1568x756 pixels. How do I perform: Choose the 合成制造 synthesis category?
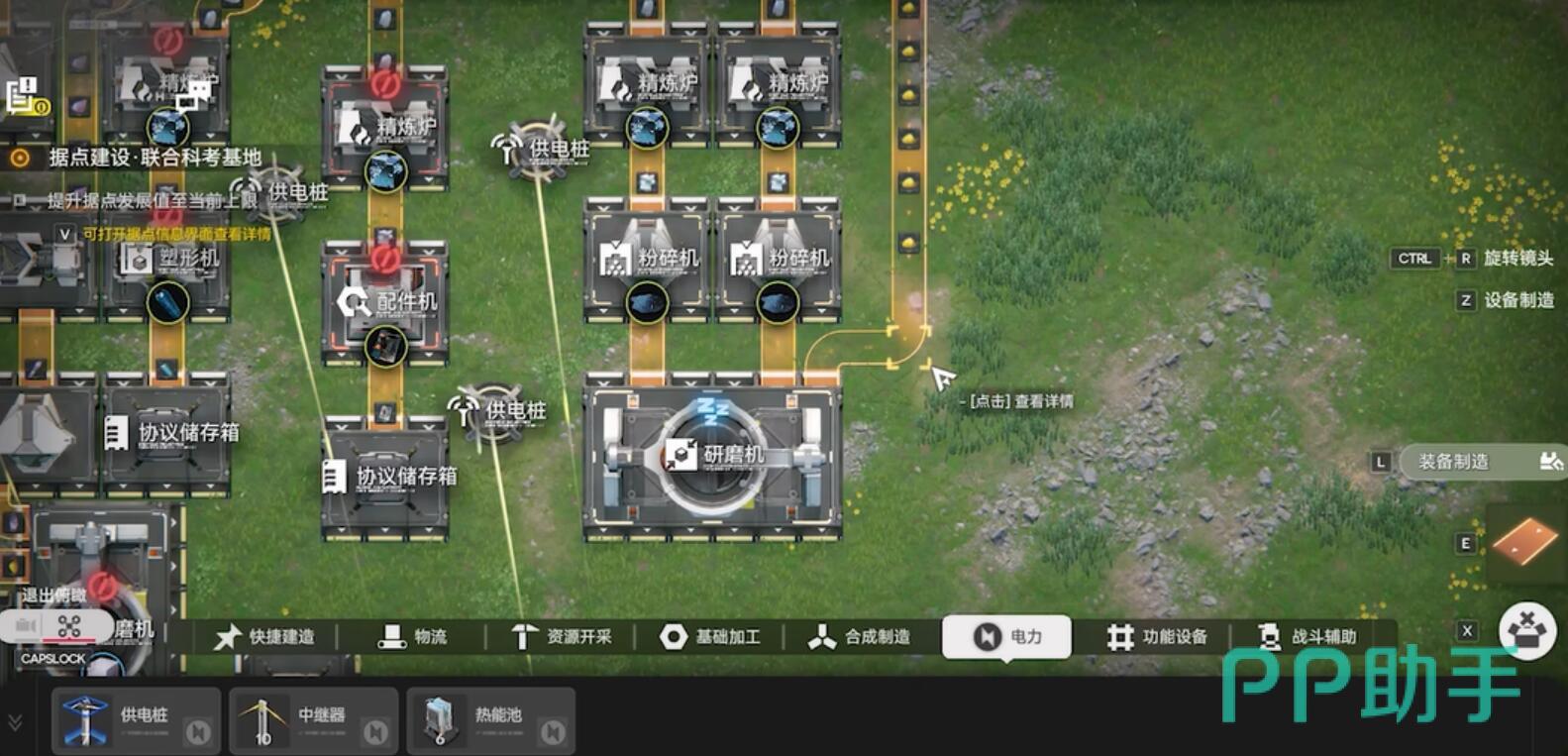[x=859, y=636]
